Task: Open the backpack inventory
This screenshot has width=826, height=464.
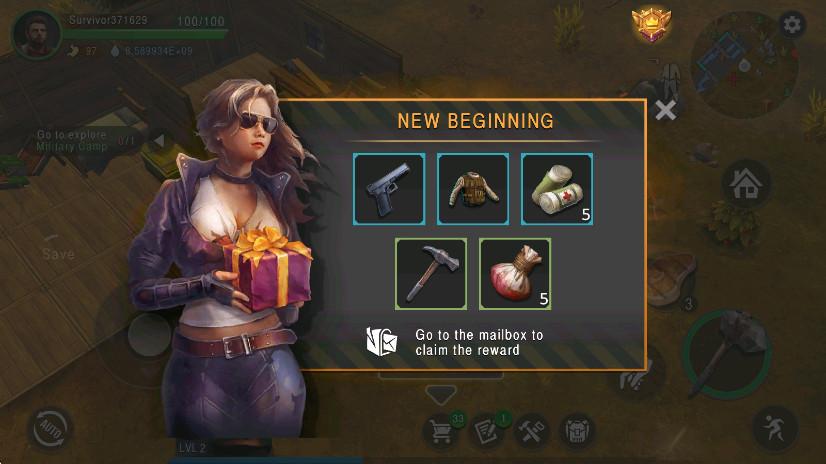Action: [x=576, y=432]
